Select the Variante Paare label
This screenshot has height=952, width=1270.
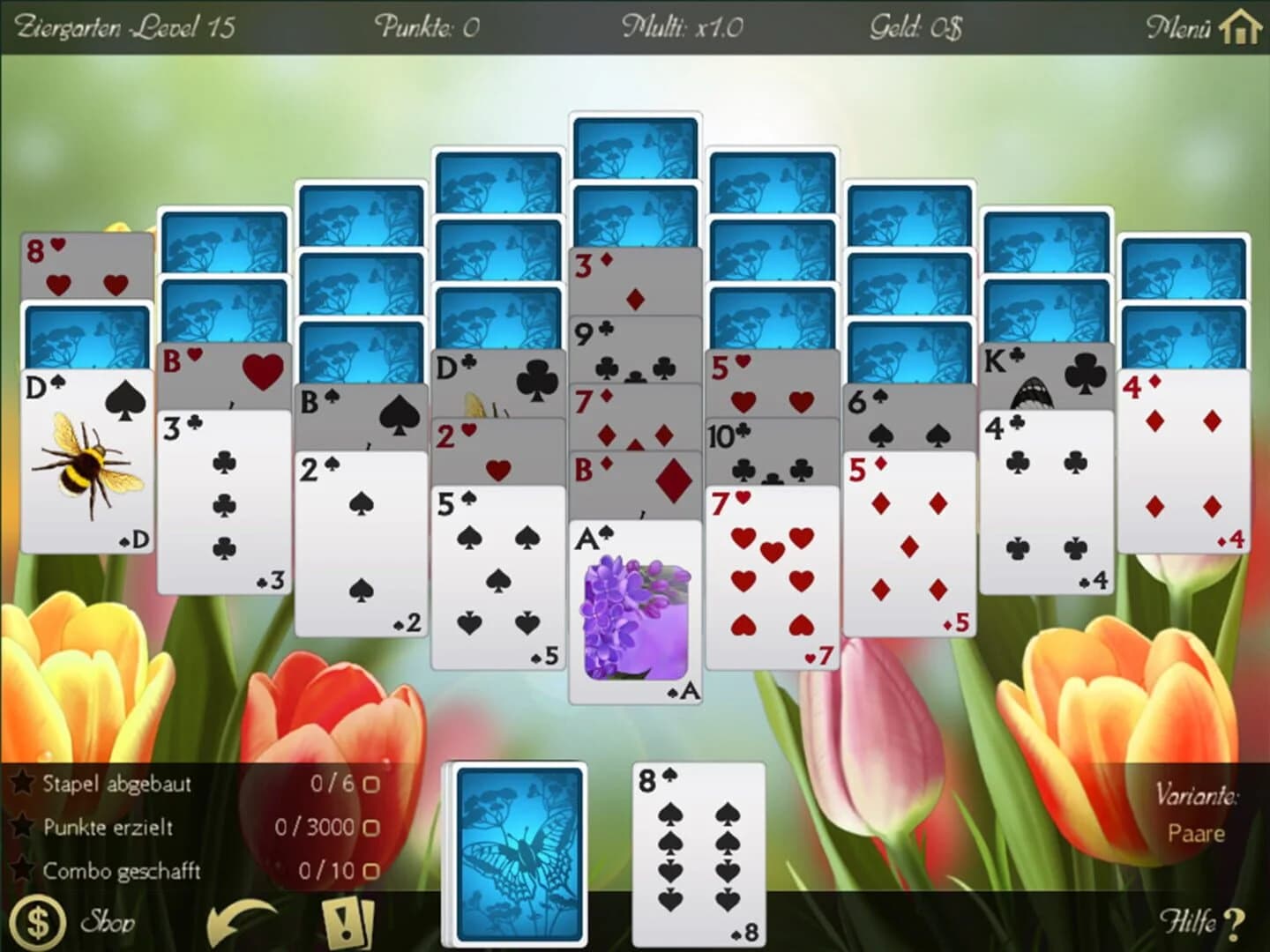click(1196, 832)
